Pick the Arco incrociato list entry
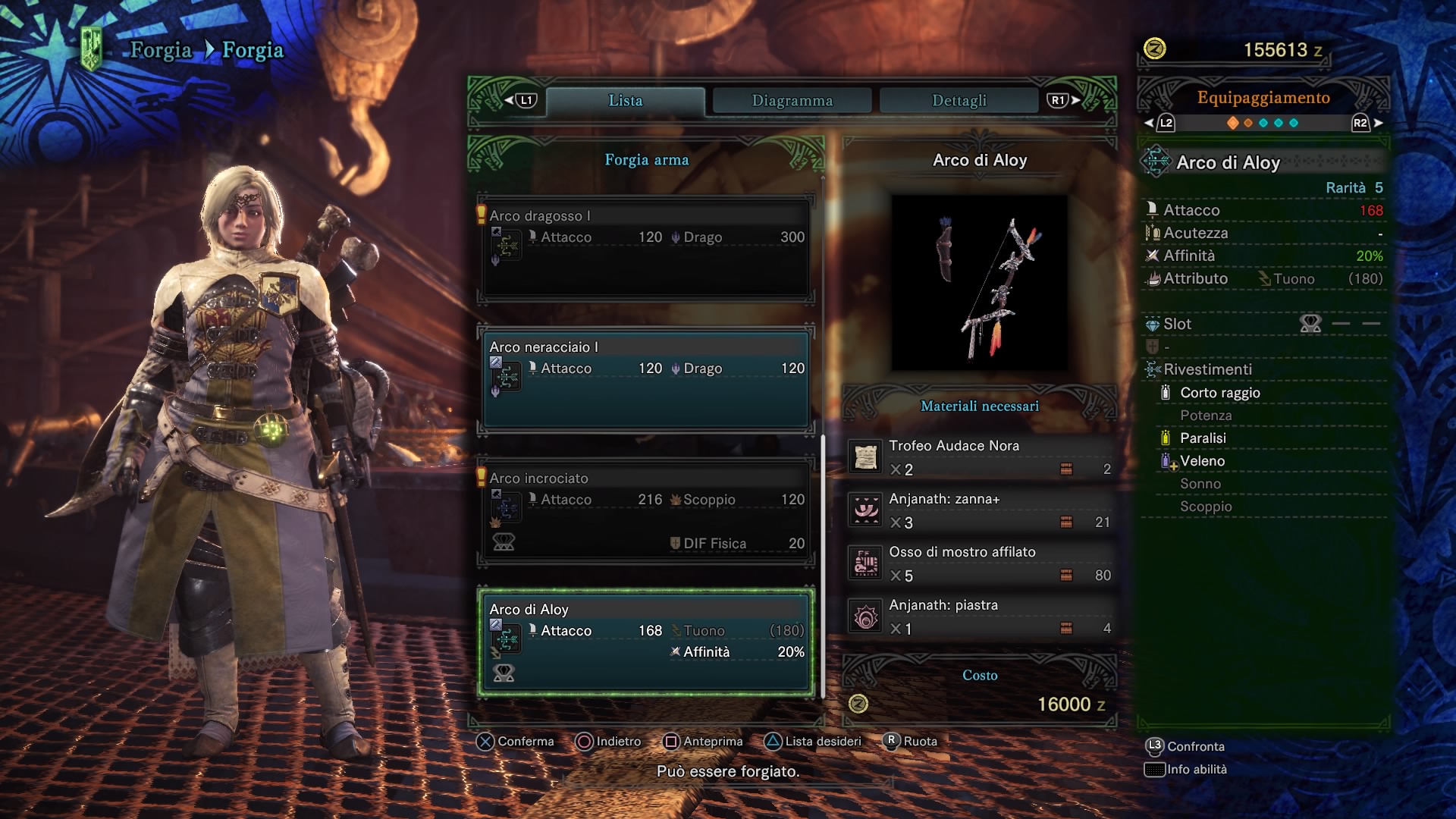 646,511
